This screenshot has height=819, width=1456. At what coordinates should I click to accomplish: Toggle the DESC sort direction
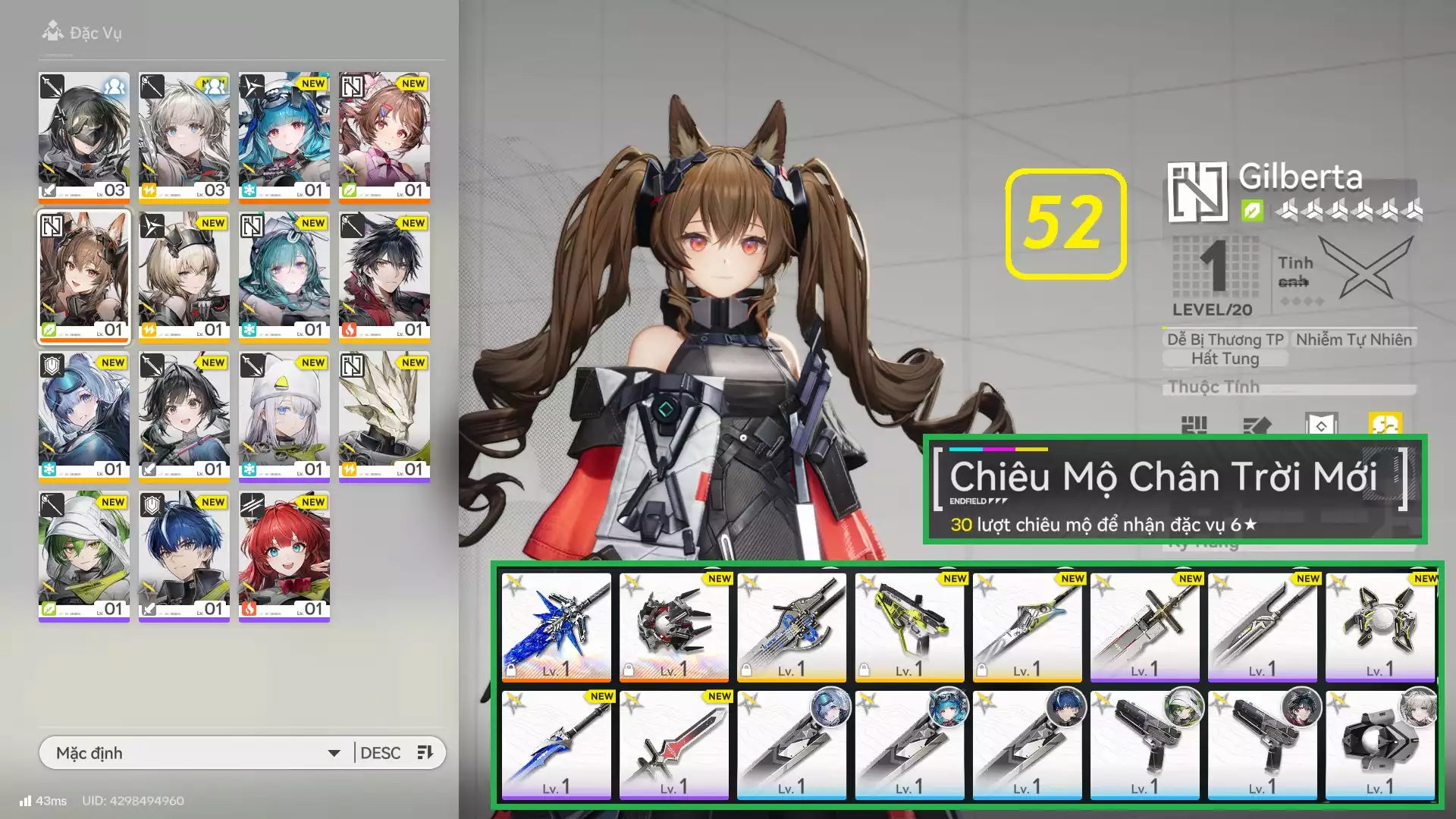(x=382, y=753)
